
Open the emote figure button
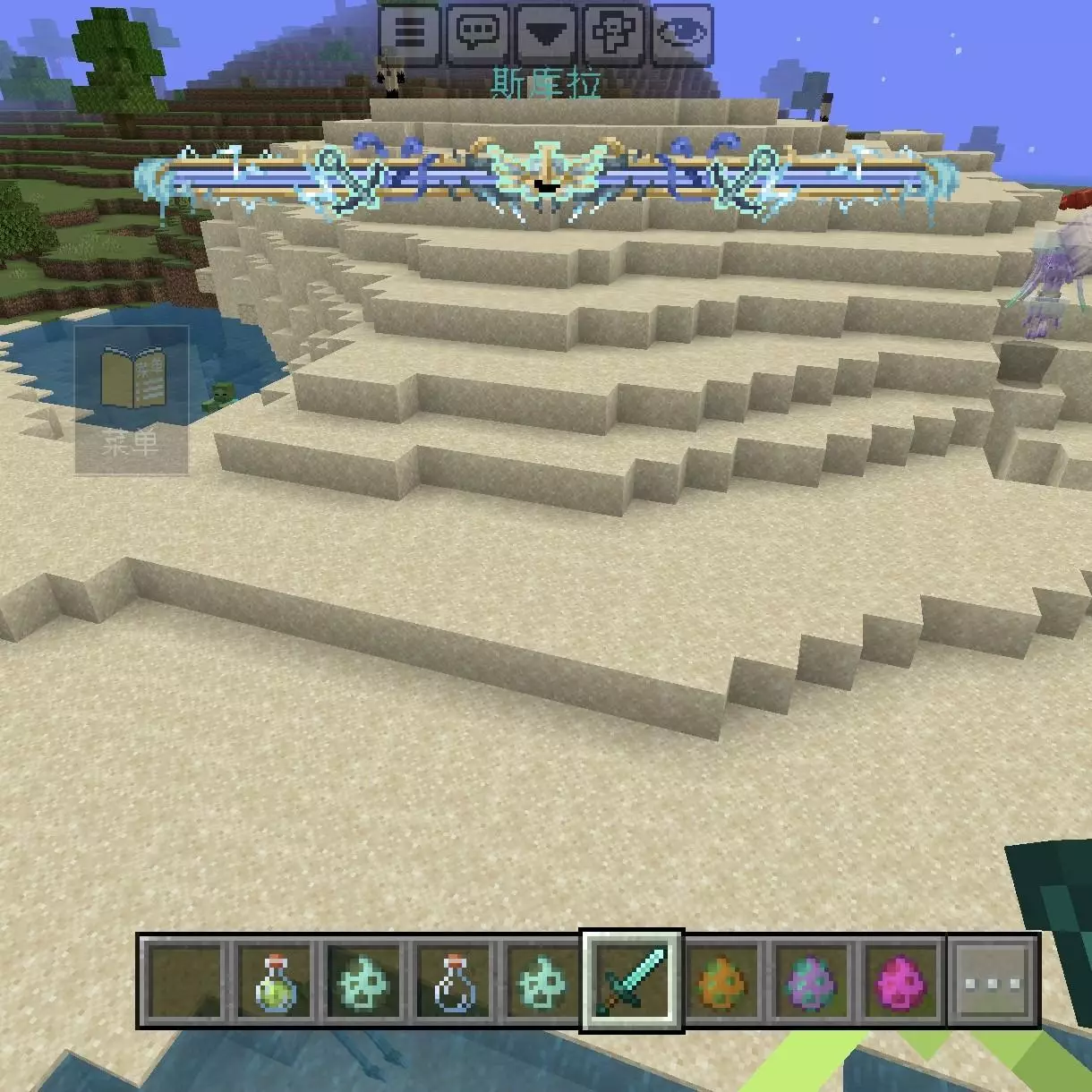pos(614,34)
